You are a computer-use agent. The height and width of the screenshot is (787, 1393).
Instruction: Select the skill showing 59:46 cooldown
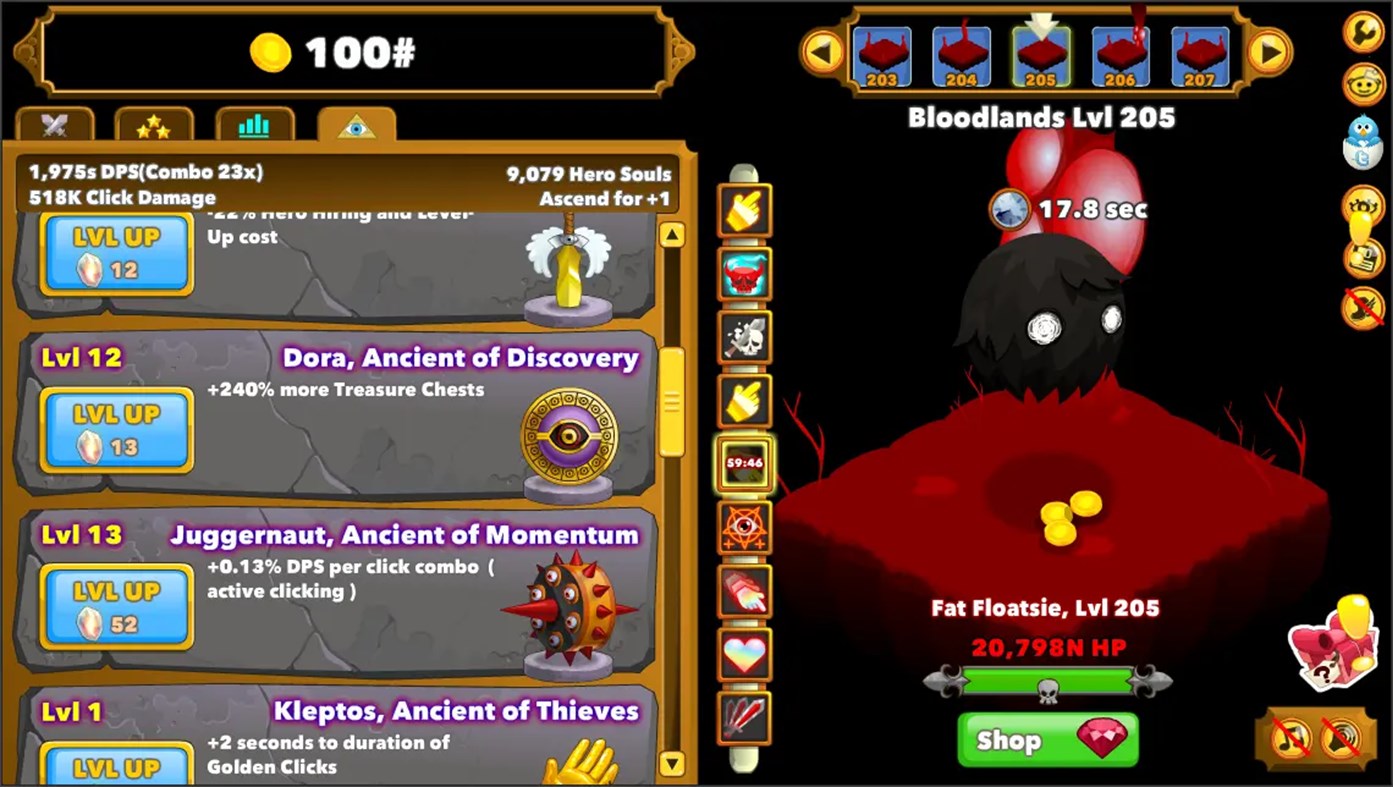pos(744,465)
